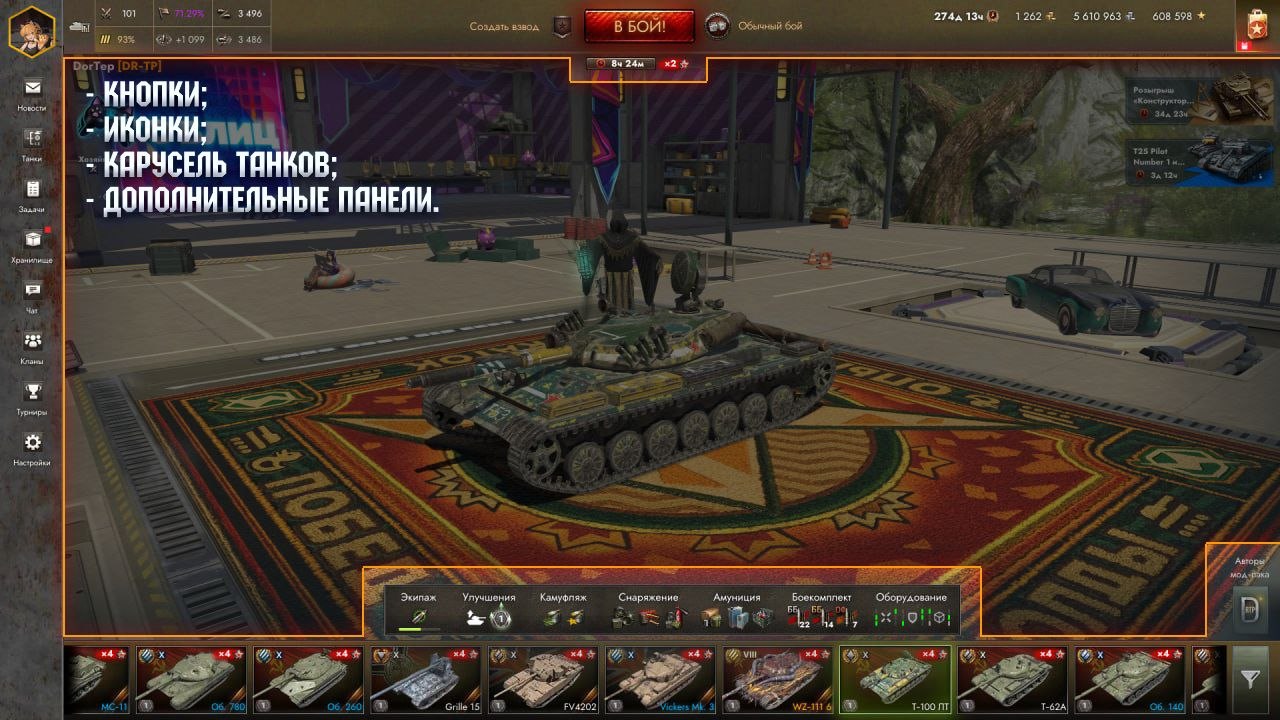
Task: Open Новости from the side menu
Action: tap(32, 94)
